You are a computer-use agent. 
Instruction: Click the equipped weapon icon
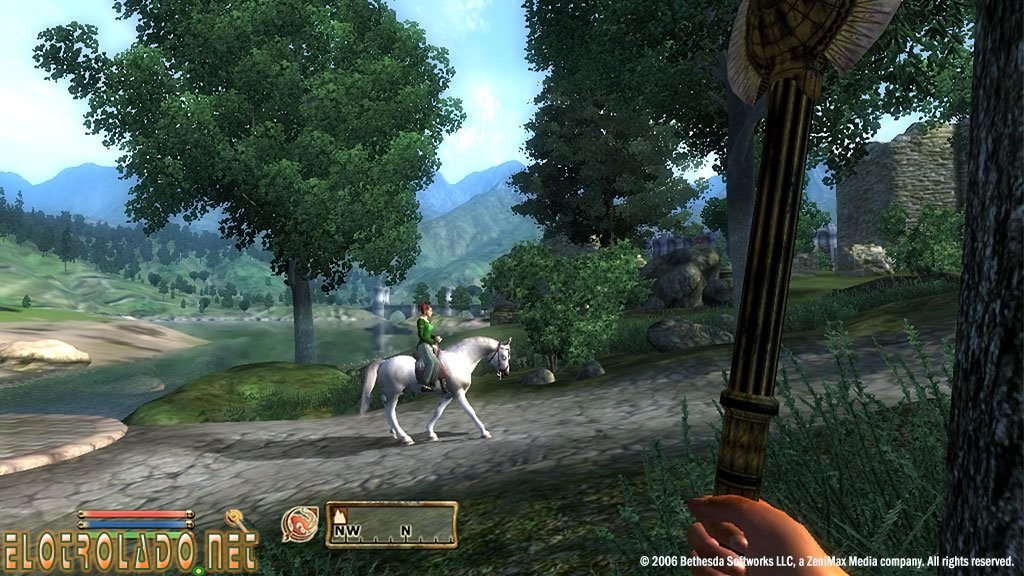[237, 519]
